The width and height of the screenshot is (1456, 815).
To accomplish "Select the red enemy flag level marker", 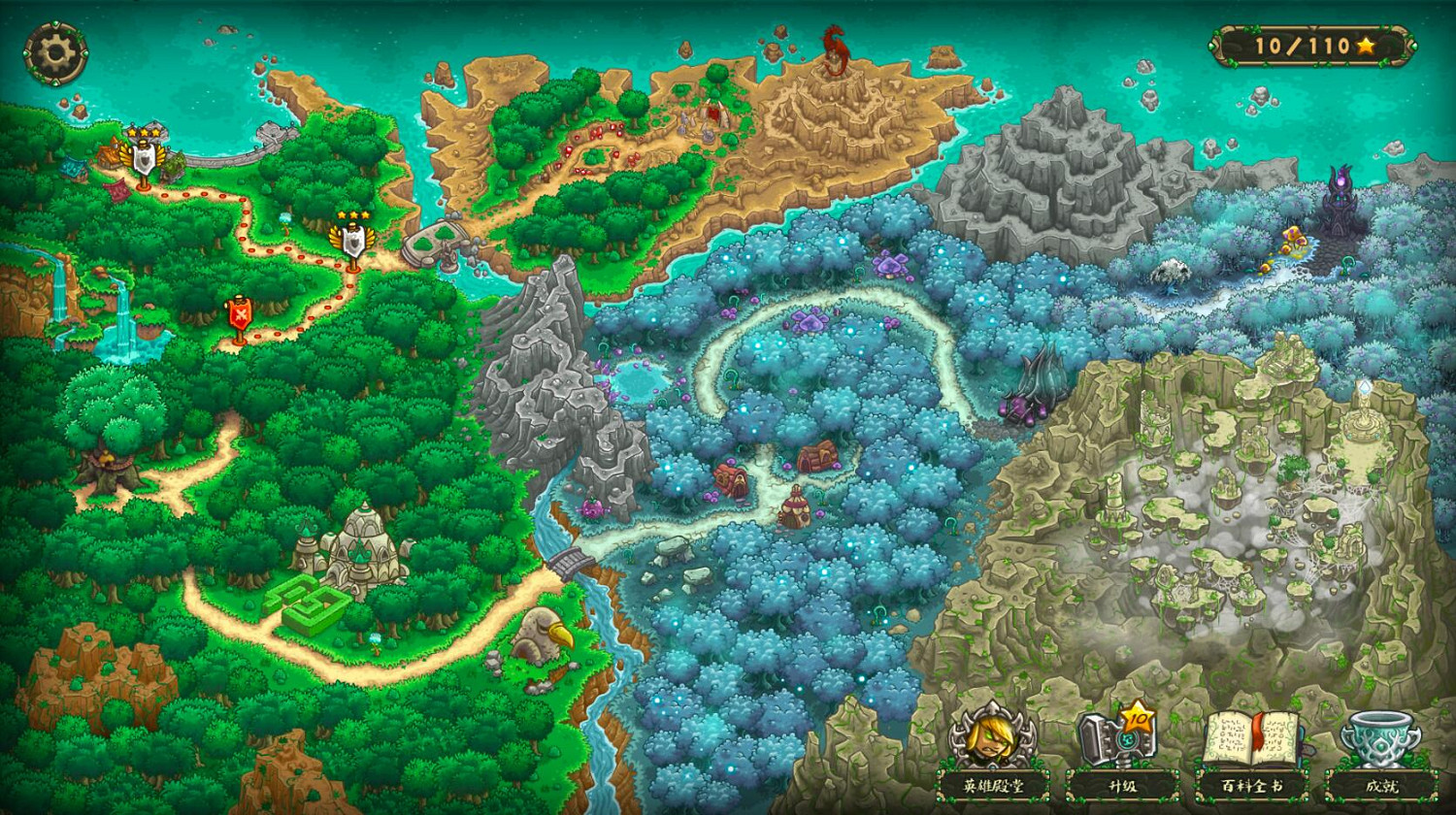I will pos(240,313).
